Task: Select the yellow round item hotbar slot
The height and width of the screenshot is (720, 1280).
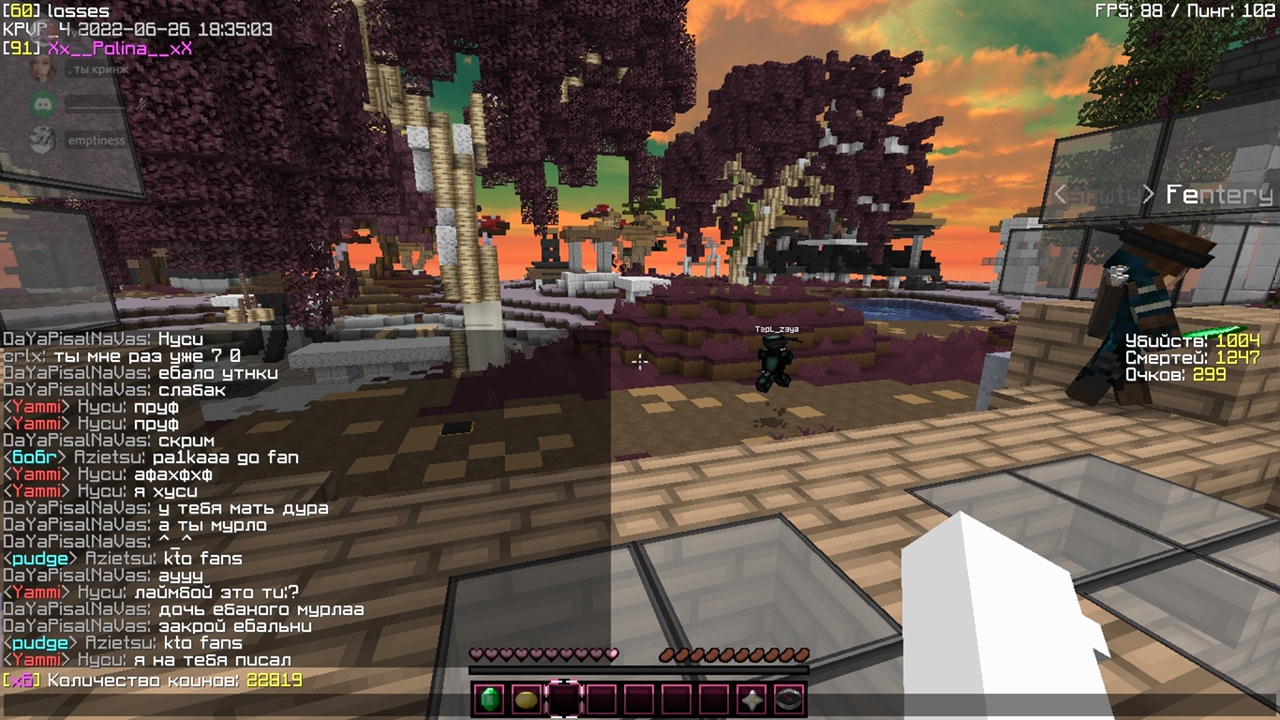Action: [x=526, y=699]
